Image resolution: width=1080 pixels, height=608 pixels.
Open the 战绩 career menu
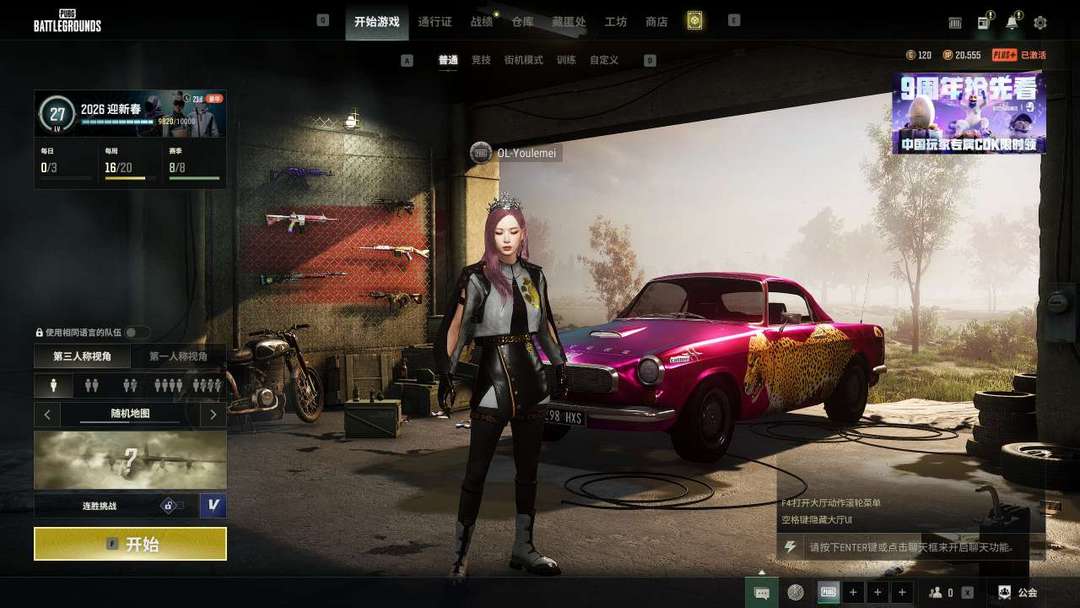coord(481,21)
